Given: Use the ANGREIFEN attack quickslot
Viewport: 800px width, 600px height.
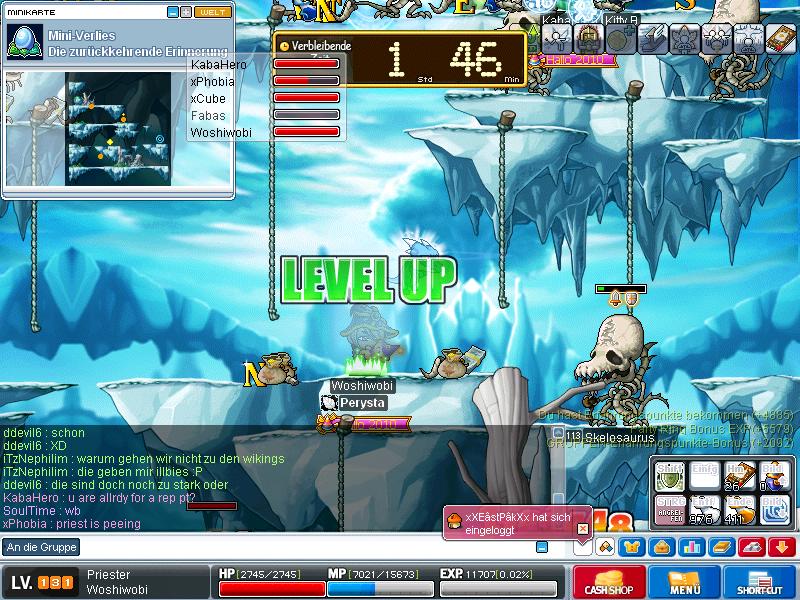Looking at the screenshot, I should 670,508.
